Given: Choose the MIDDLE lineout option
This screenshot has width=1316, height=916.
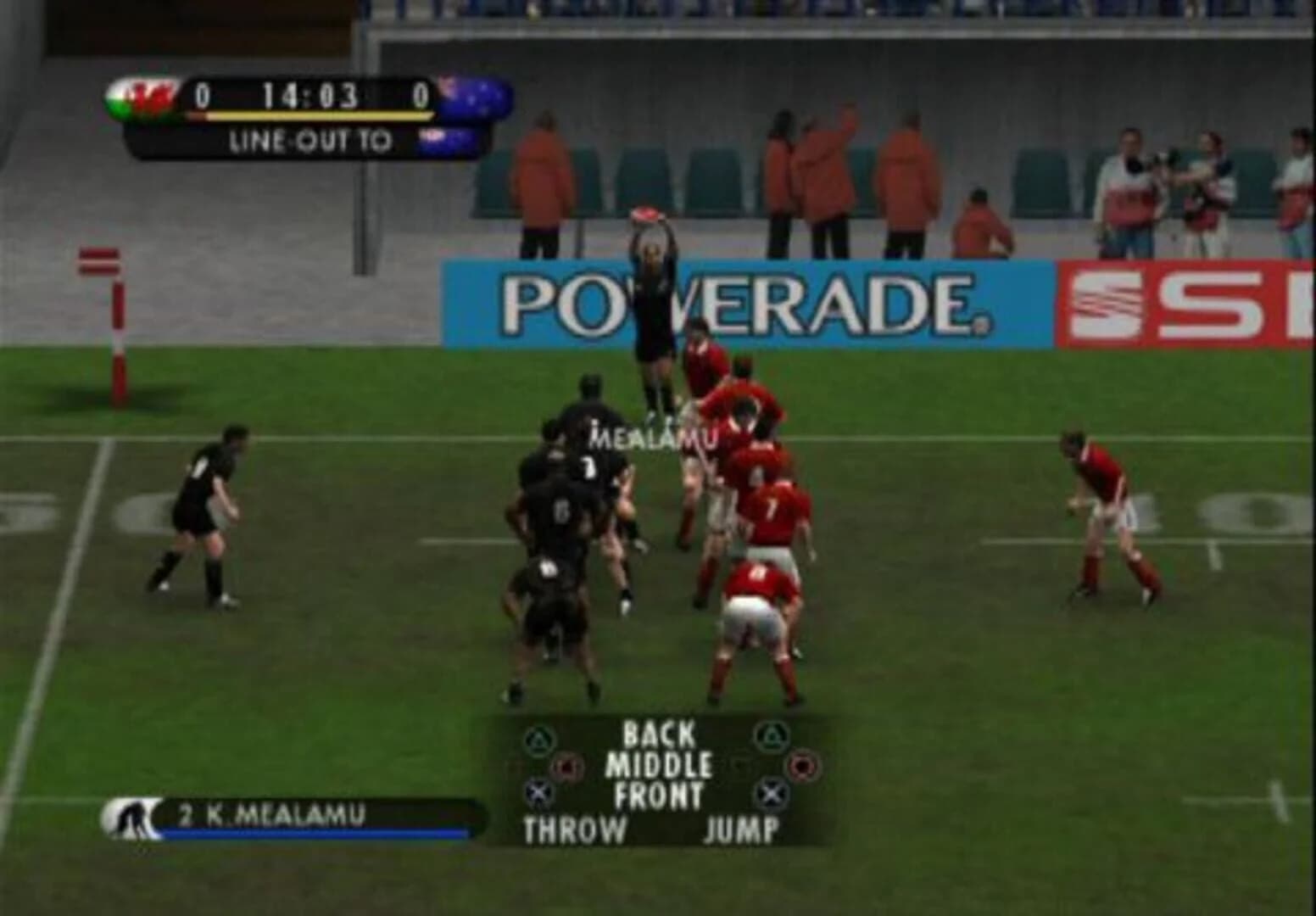Looking at the screenshot, I should click(659, 762).
